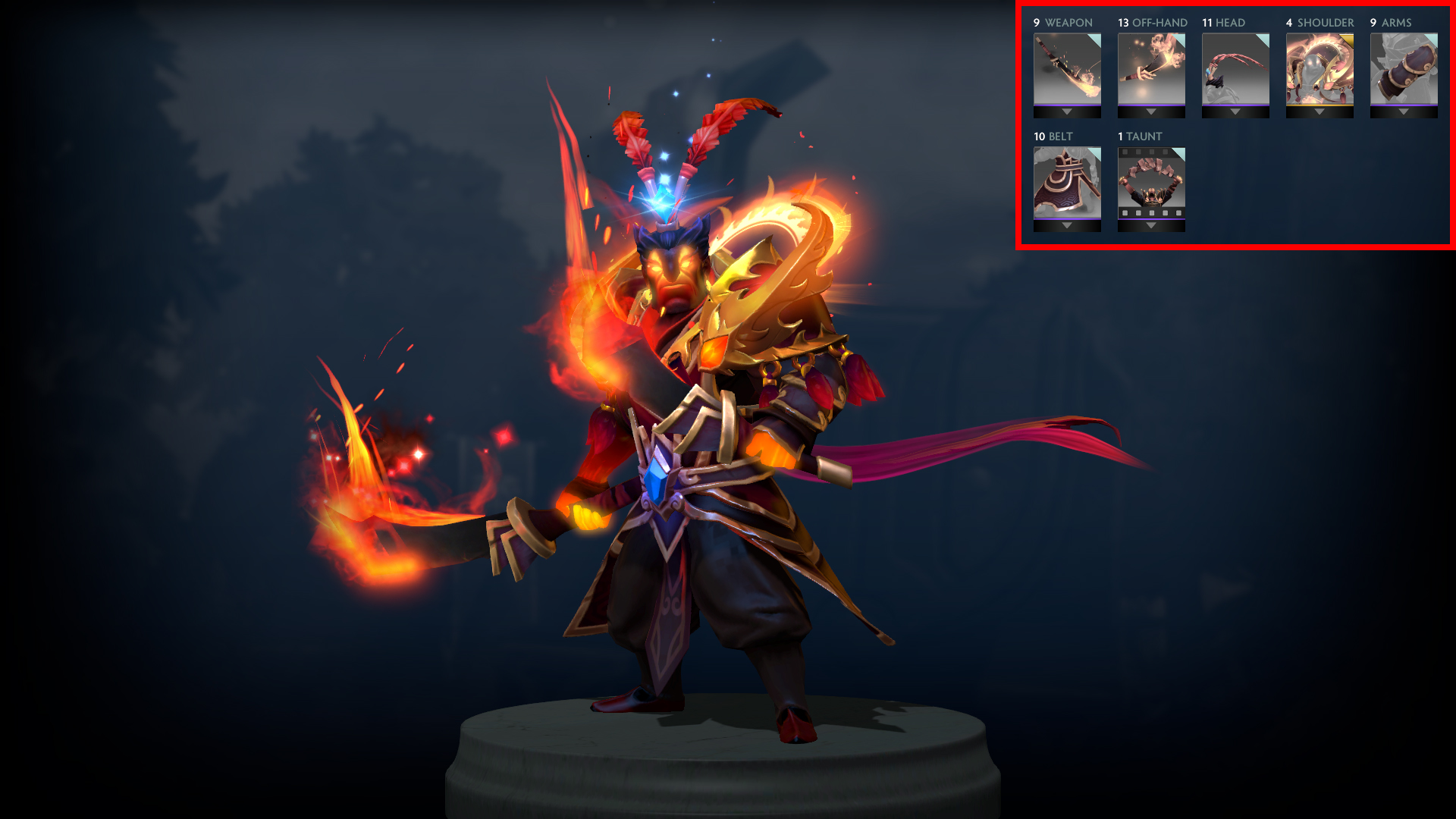
Task: Select the Shoulder slot item
Action: click(1319, 69)
